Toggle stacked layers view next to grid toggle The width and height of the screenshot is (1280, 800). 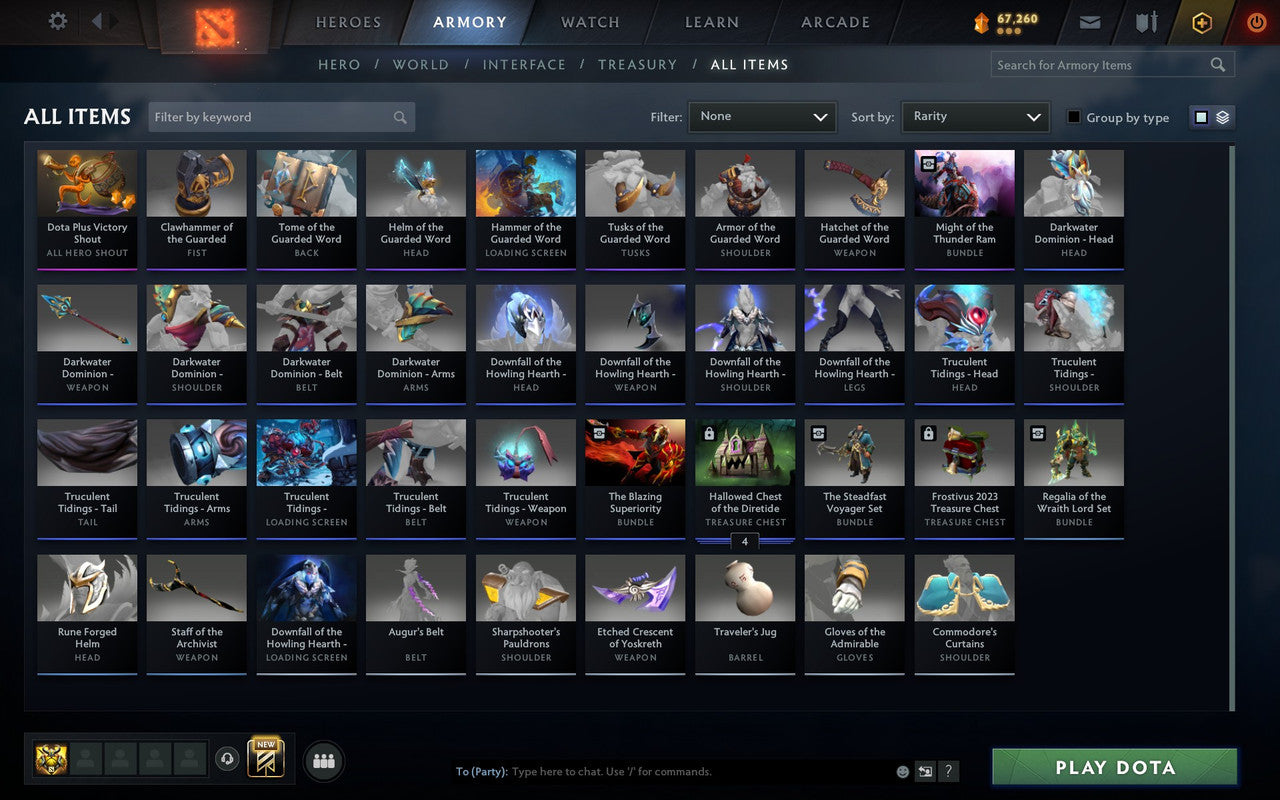coord(1221,117)
